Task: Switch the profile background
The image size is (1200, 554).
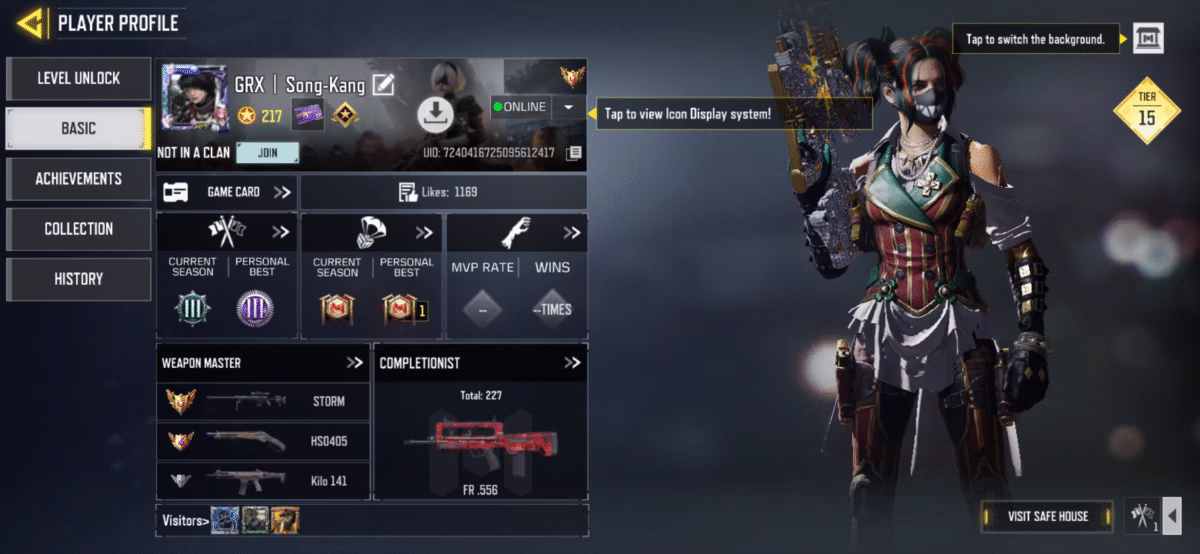Action: tap(1147, 39)
